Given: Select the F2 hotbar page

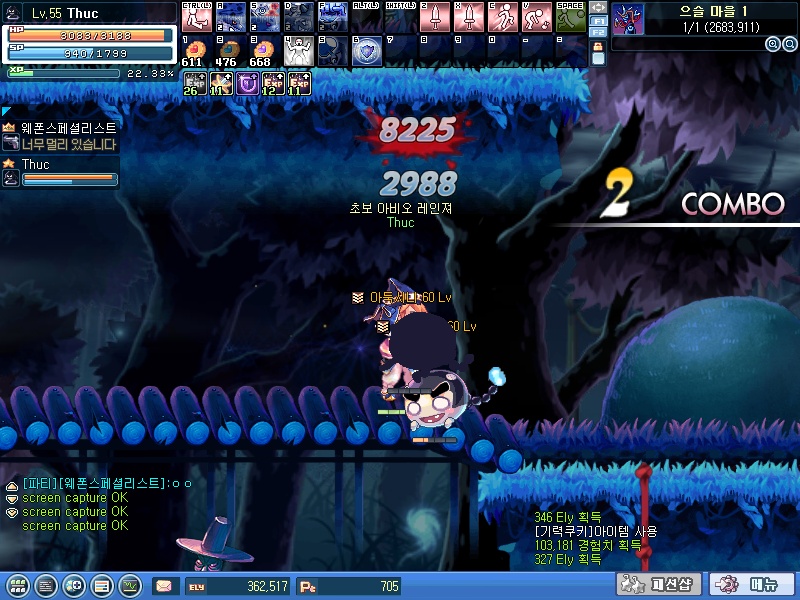Looking at the screenshot, I should point(598,33).
